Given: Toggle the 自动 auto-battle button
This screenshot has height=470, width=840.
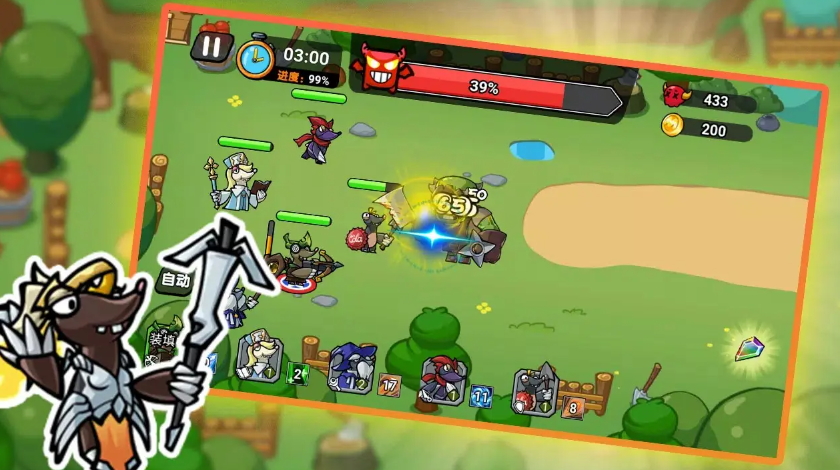Looking at the screenshot, I should pos(175,279).
